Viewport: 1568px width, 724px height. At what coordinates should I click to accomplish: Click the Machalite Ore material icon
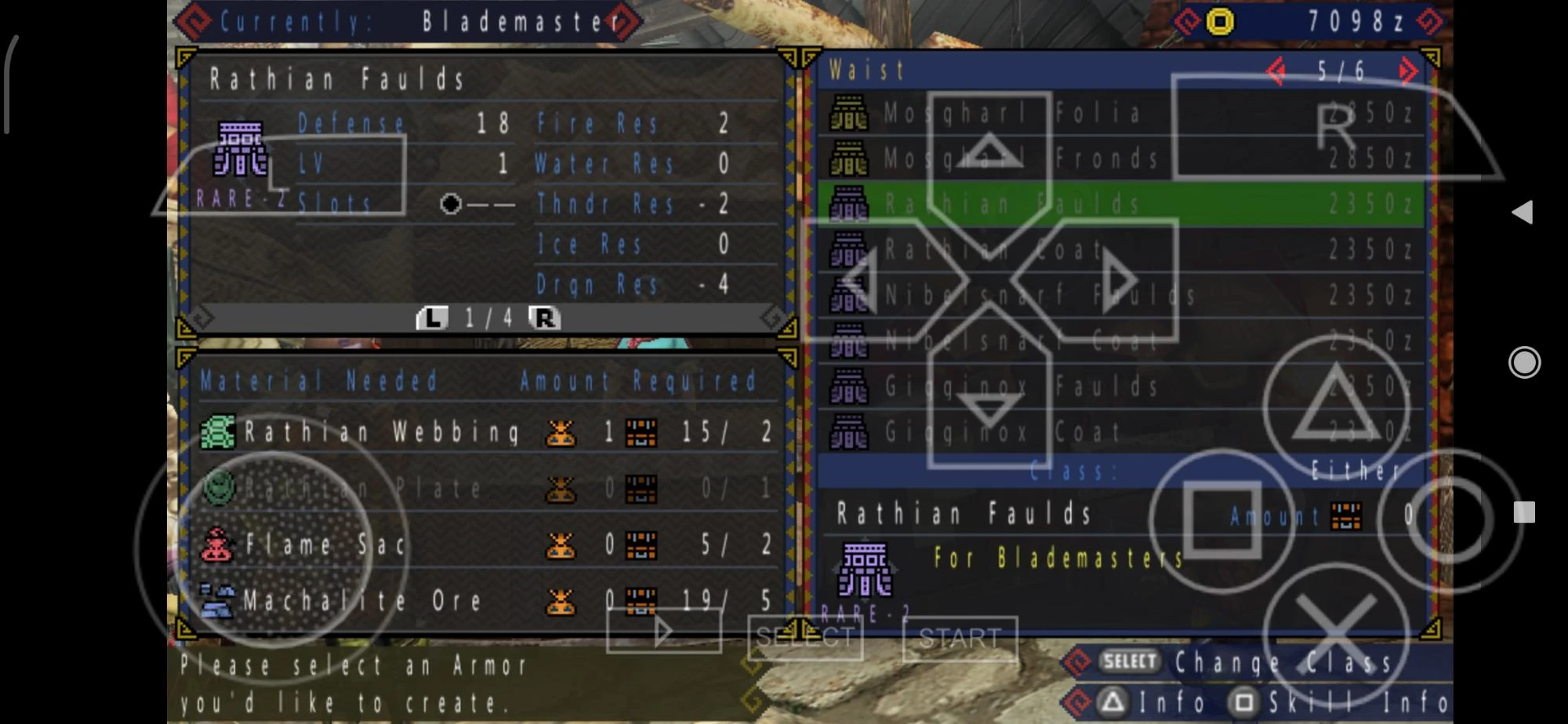pos(218,601)
